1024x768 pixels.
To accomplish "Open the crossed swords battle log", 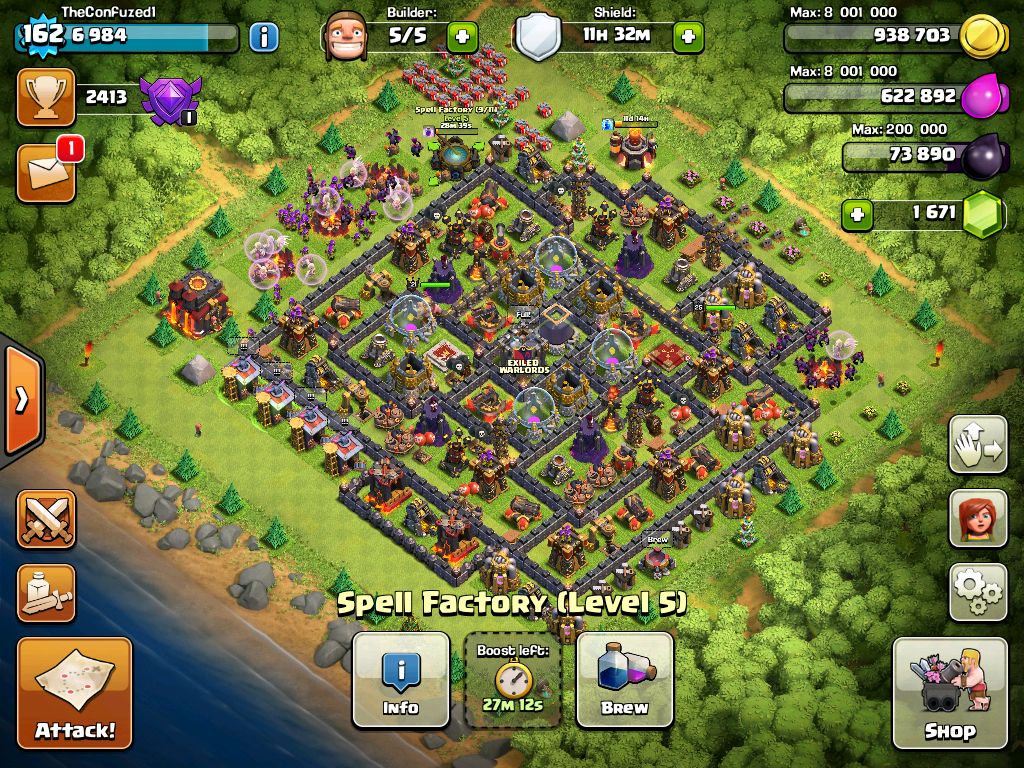I will coord(46,518).
